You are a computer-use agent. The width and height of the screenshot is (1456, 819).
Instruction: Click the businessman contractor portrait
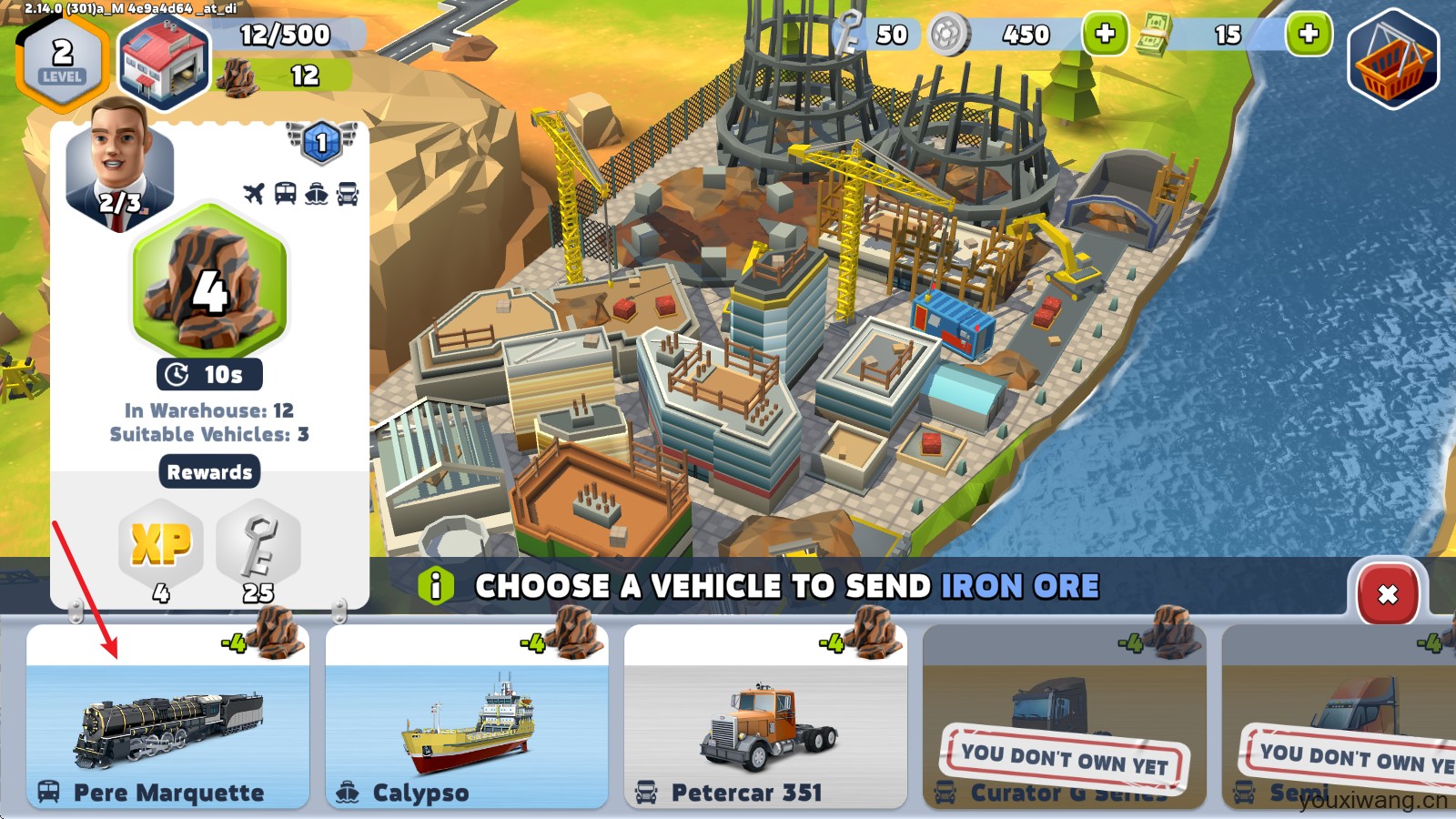pos(118,164)
